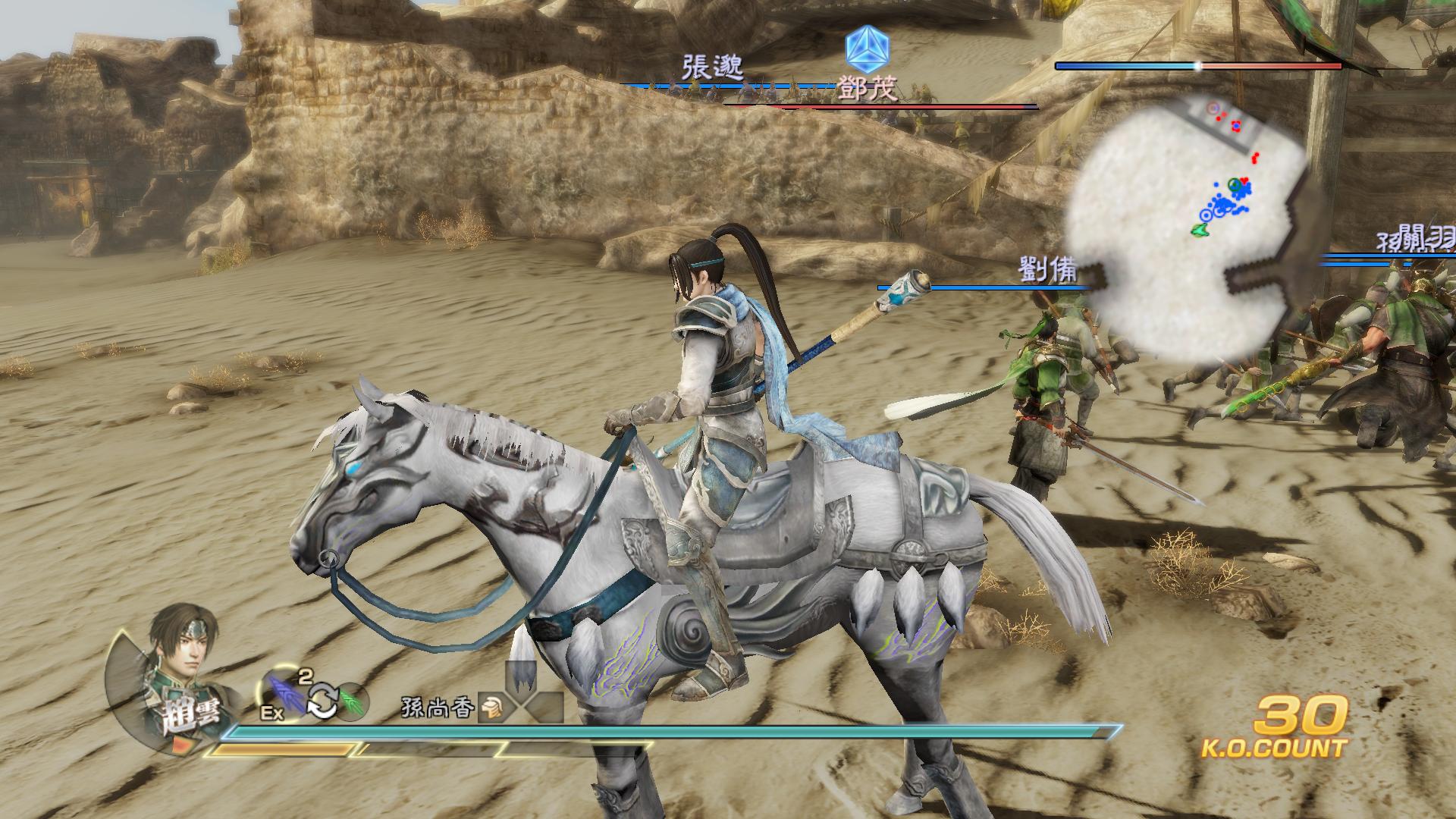Select the 劉備 officer nameplate

coord(1048,271)
